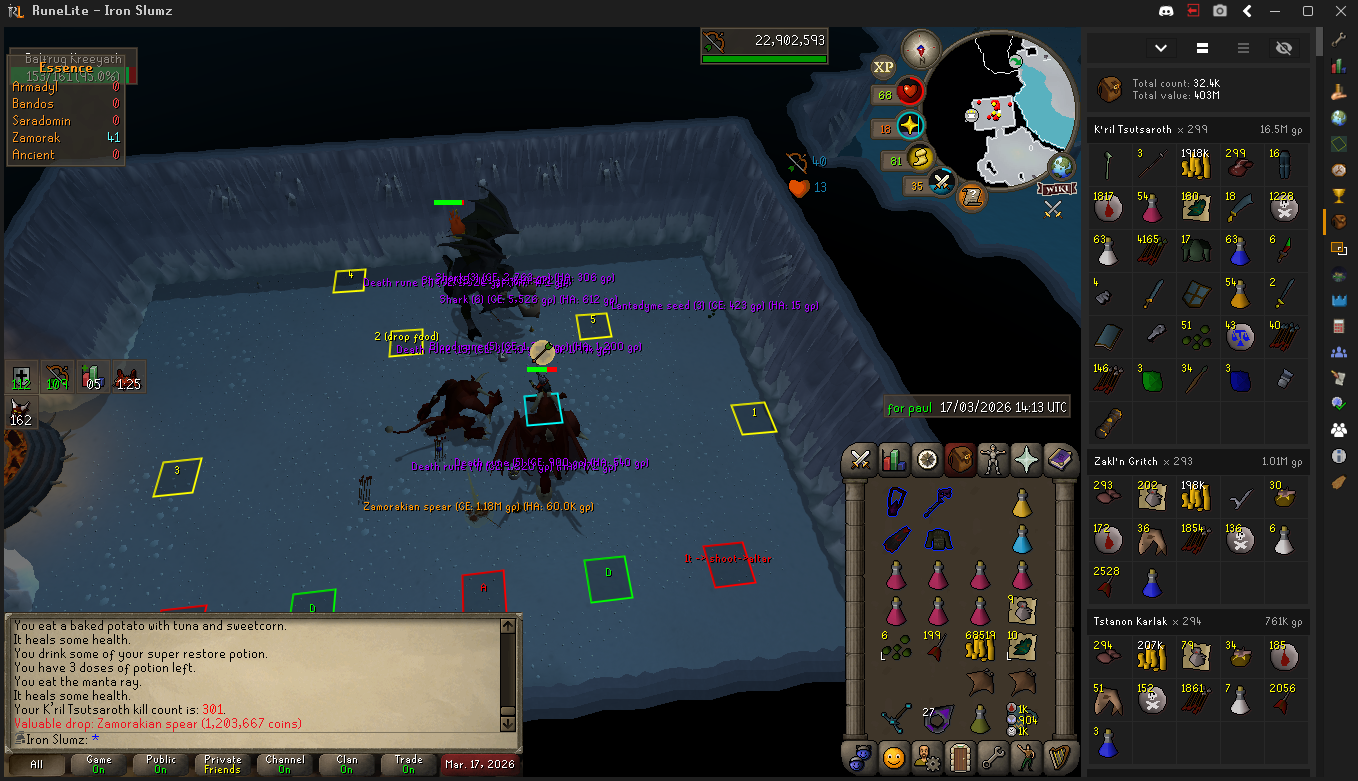Open the Logout door tab

(959, 755)
